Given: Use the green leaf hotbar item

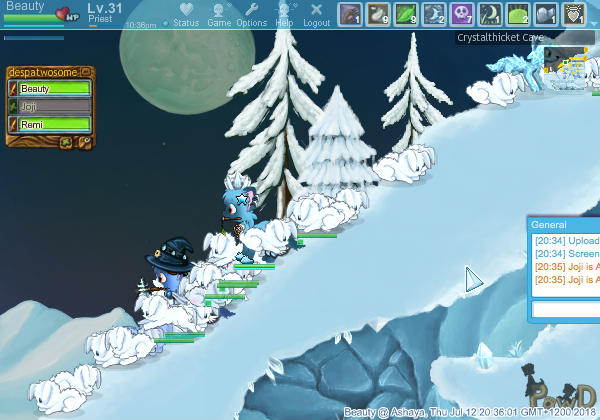Looking at the screenshot, I should click(x=407, y=14).
